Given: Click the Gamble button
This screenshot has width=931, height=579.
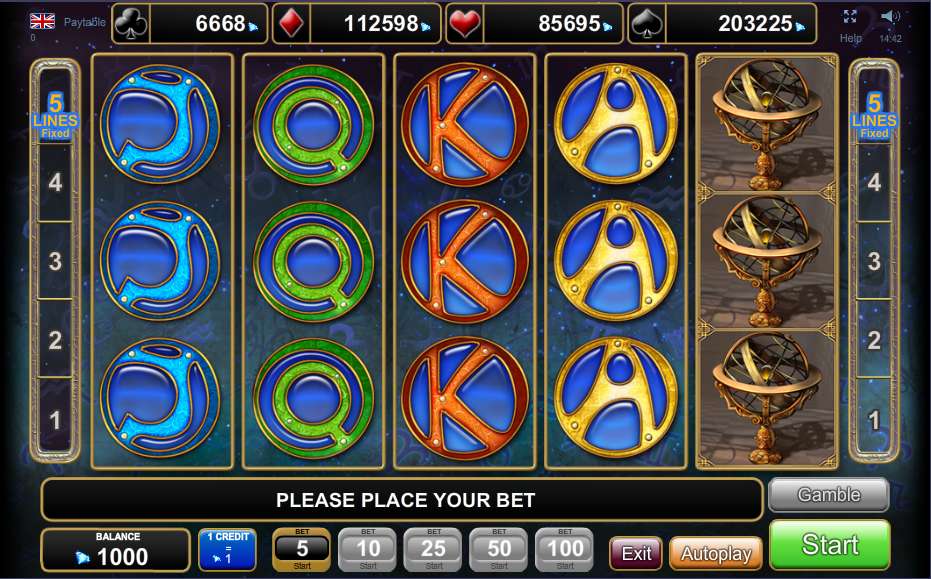Looking at the screenshot, I should [828, 494].
